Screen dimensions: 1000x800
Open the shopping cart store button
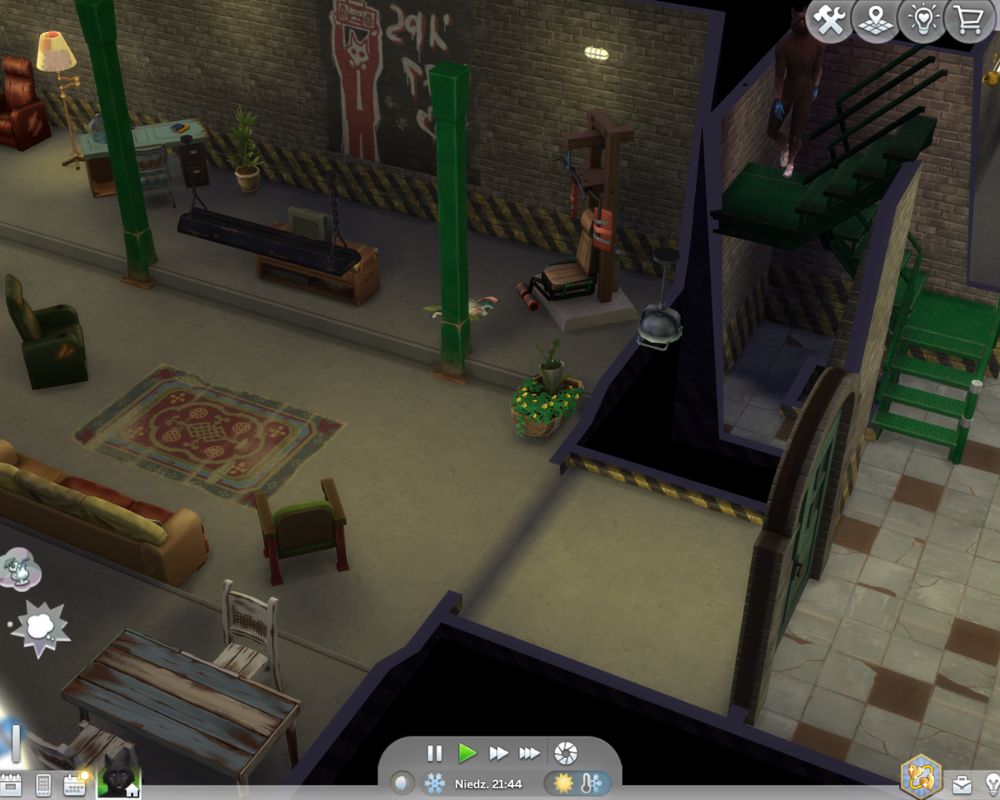click(968, 21)
